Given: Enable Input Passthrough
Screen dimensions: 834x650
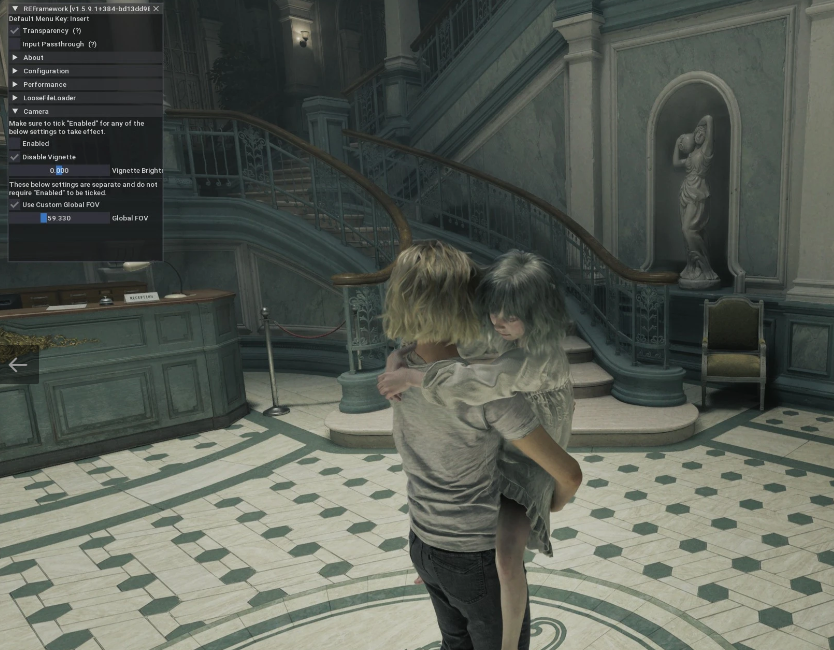Looking at the screenshot, I should pos(14,44).
